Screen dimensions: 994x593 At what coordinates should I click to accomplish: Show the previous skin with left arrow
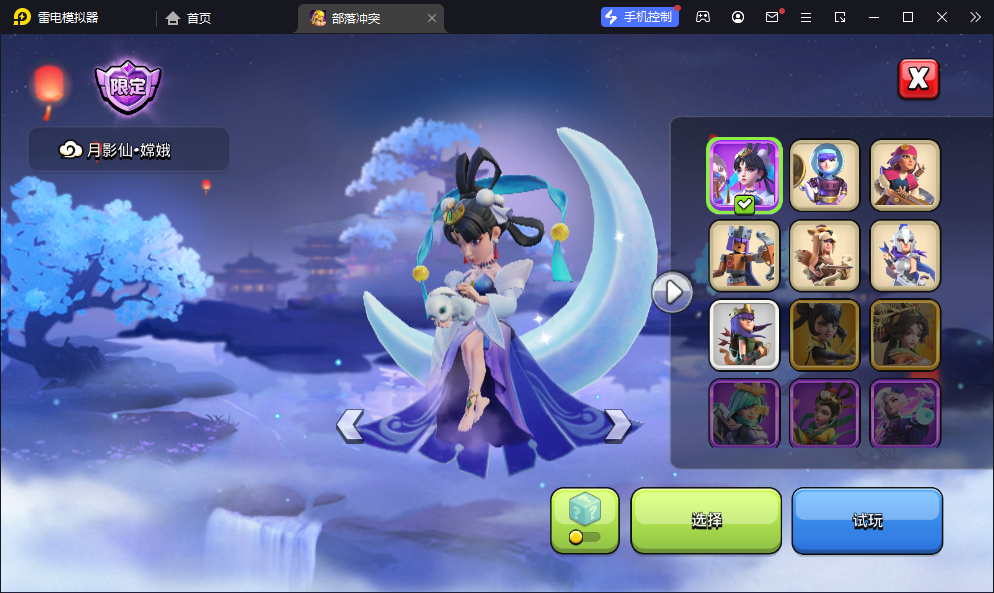[x=349, y=425]
